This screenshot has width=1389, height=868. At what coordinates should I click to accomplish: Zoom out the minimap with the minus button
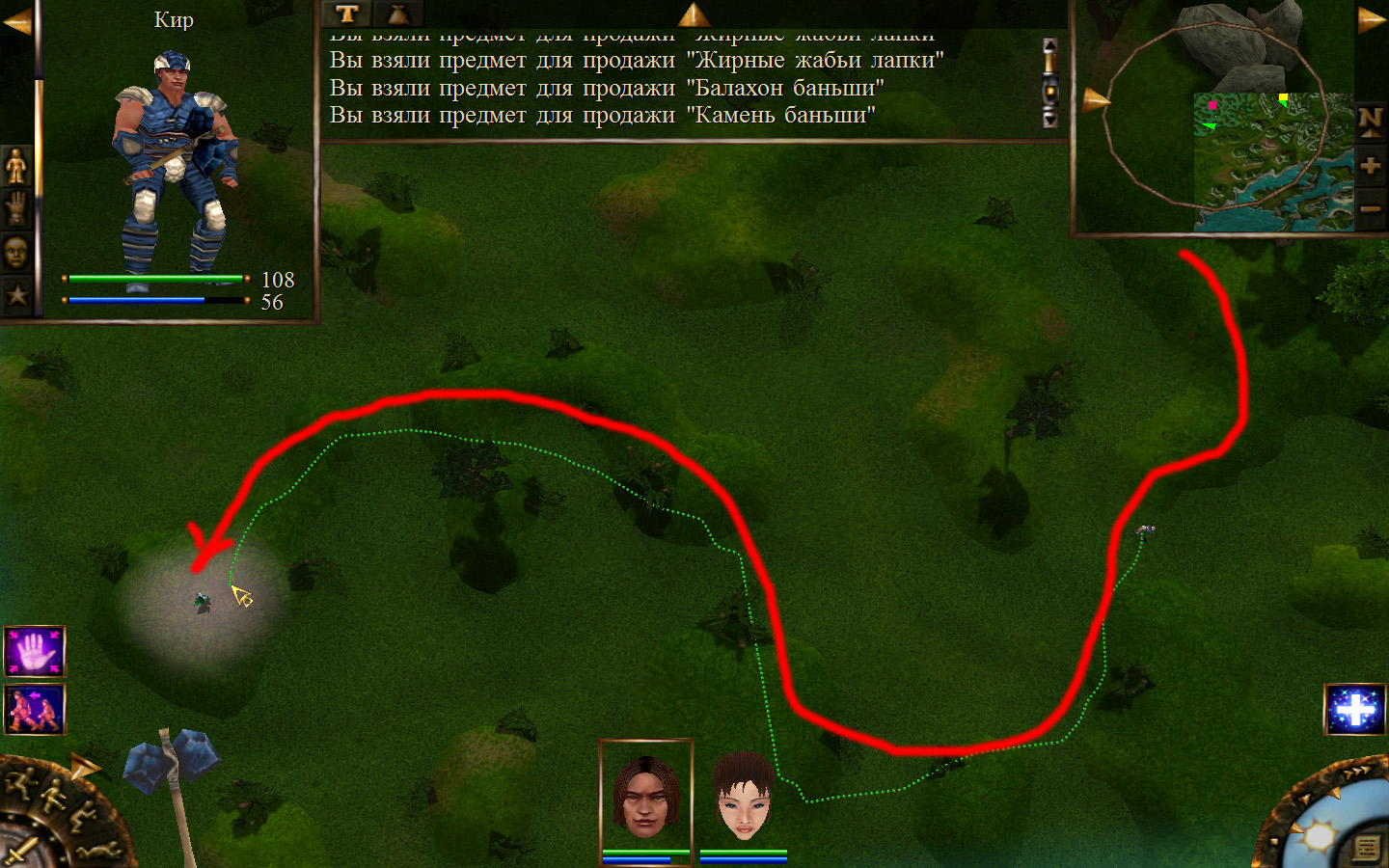1370,208
